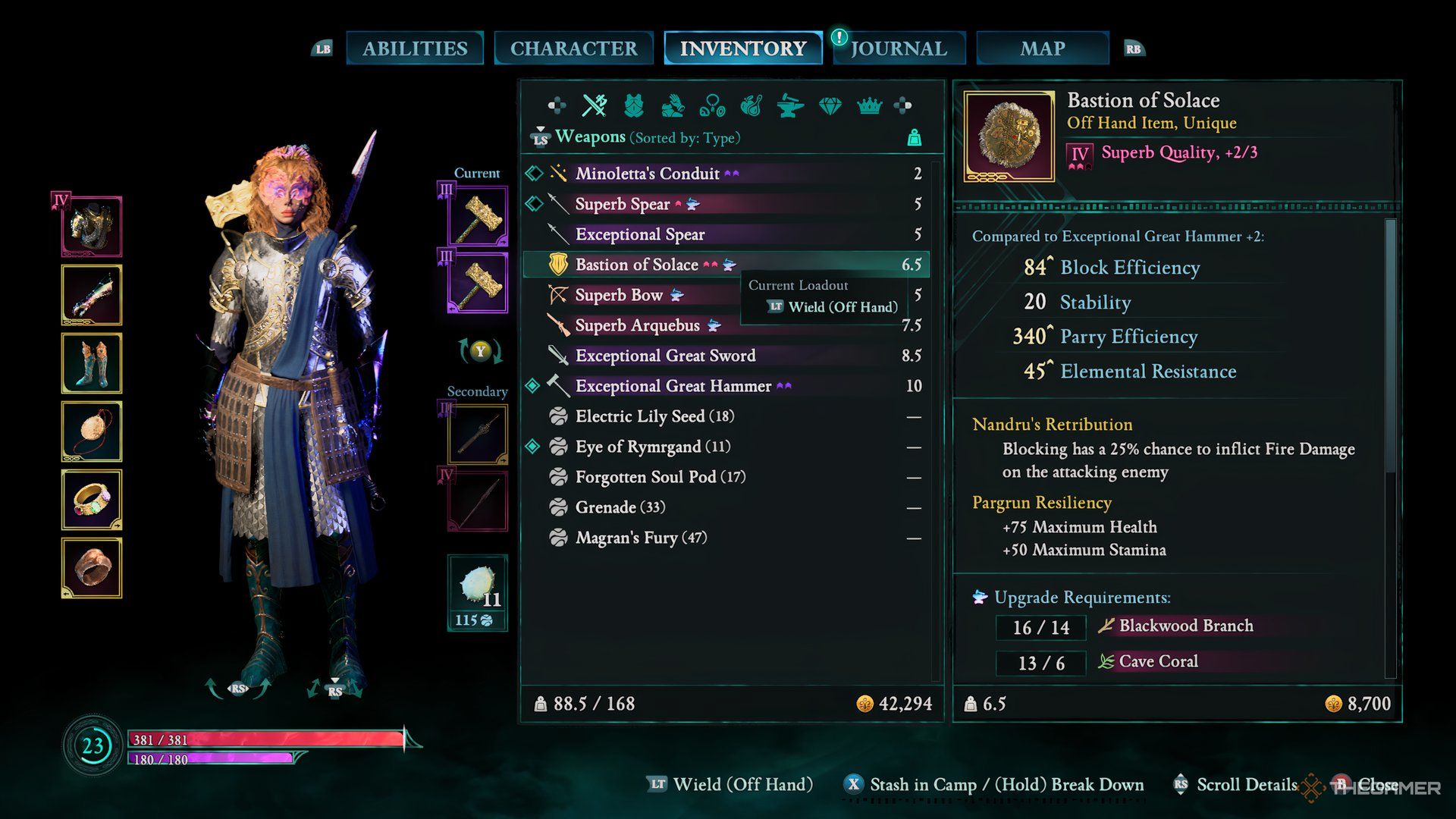Select the equipped boots slot
1456x819 pixels.
pyautogui.click(x=92, y=363)
